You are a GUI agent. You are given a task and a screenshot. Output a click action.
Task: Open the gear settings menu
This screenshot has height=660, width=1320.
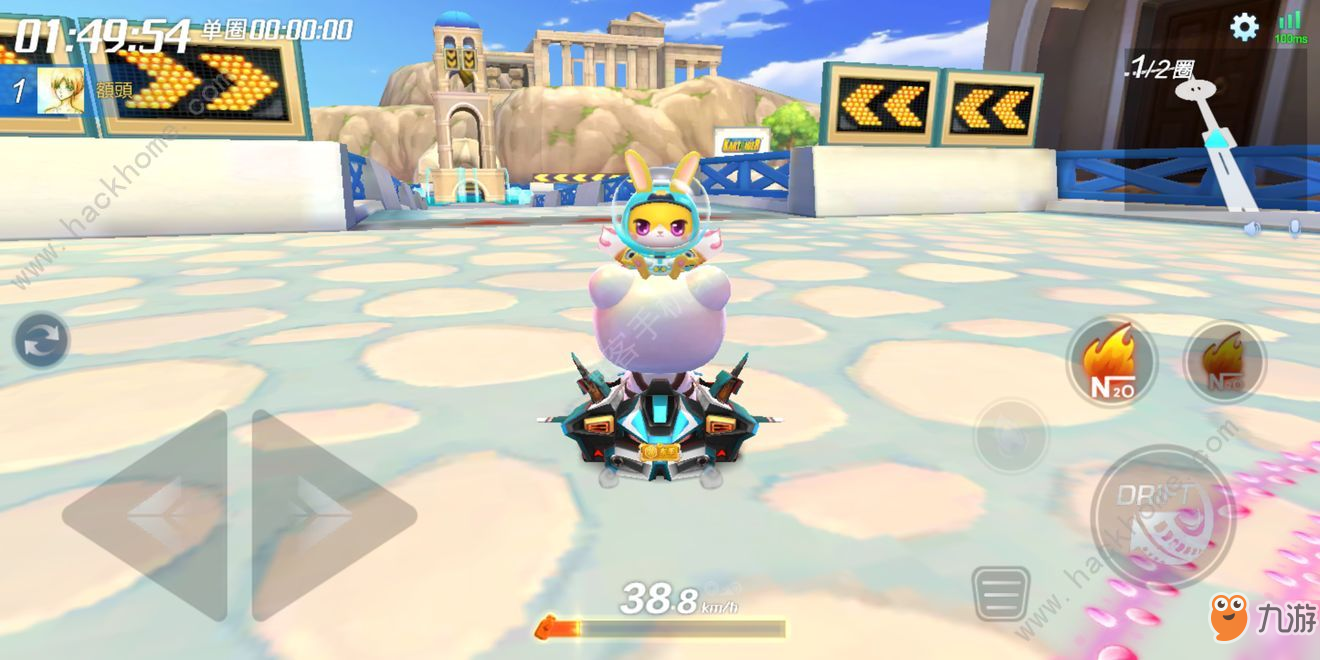click(1244, 27)
